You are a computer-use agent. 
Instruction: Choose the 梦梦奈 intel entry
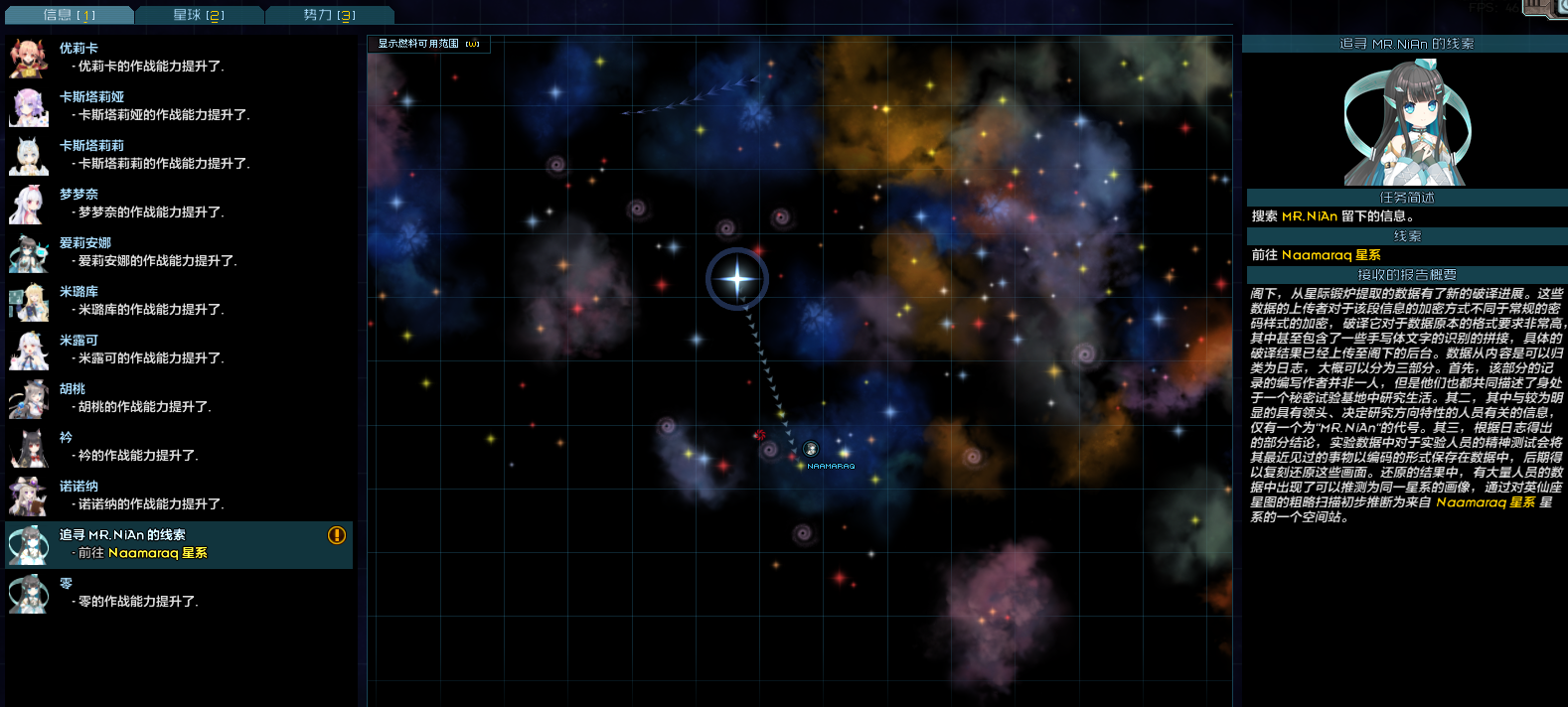[179, 204]
